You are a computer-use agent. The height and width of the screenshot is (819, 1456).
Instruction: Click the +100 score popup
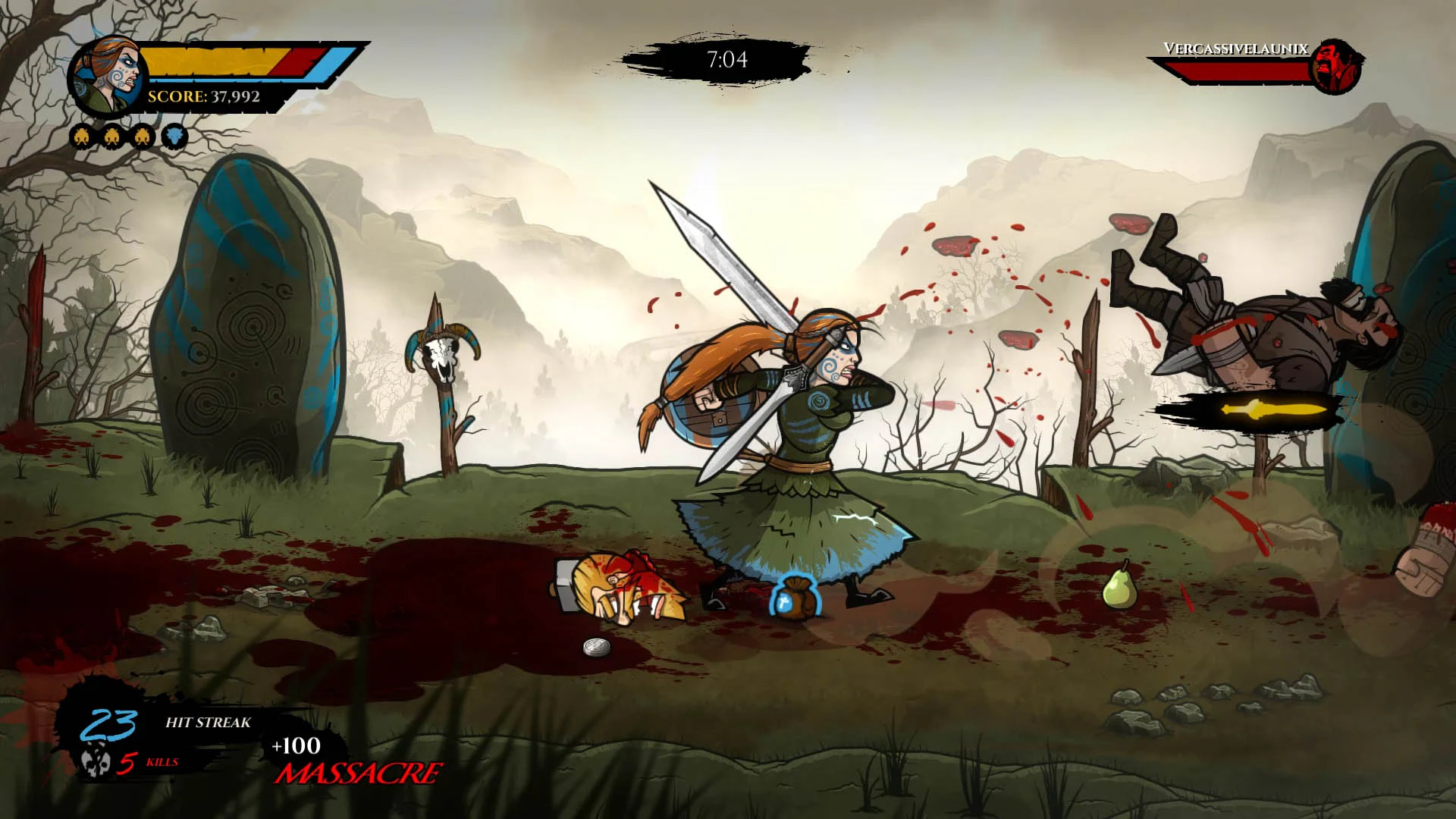(295, 745)
